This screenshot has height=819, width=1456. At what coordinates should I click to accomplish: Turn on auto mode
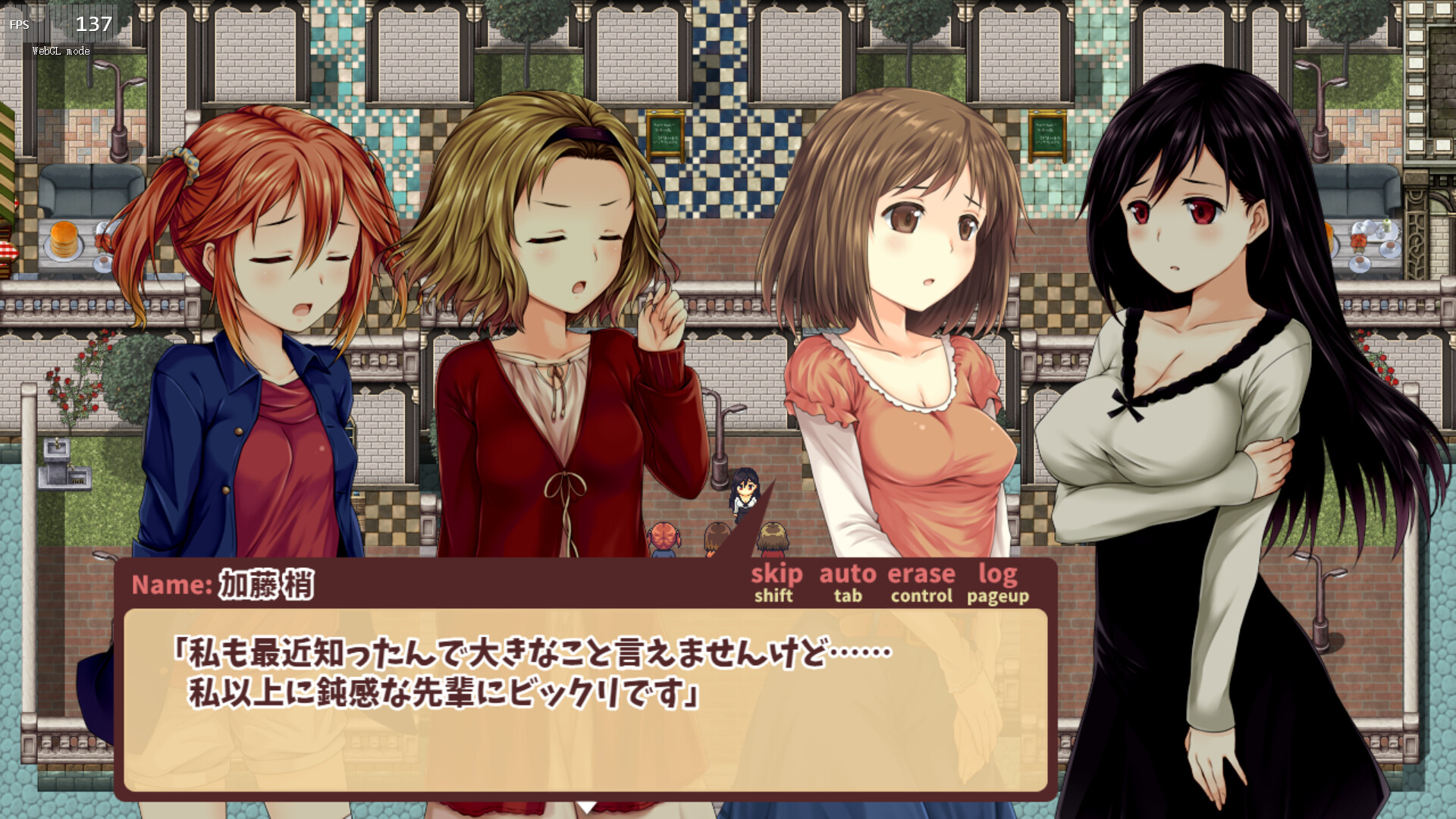click(847, 575)
